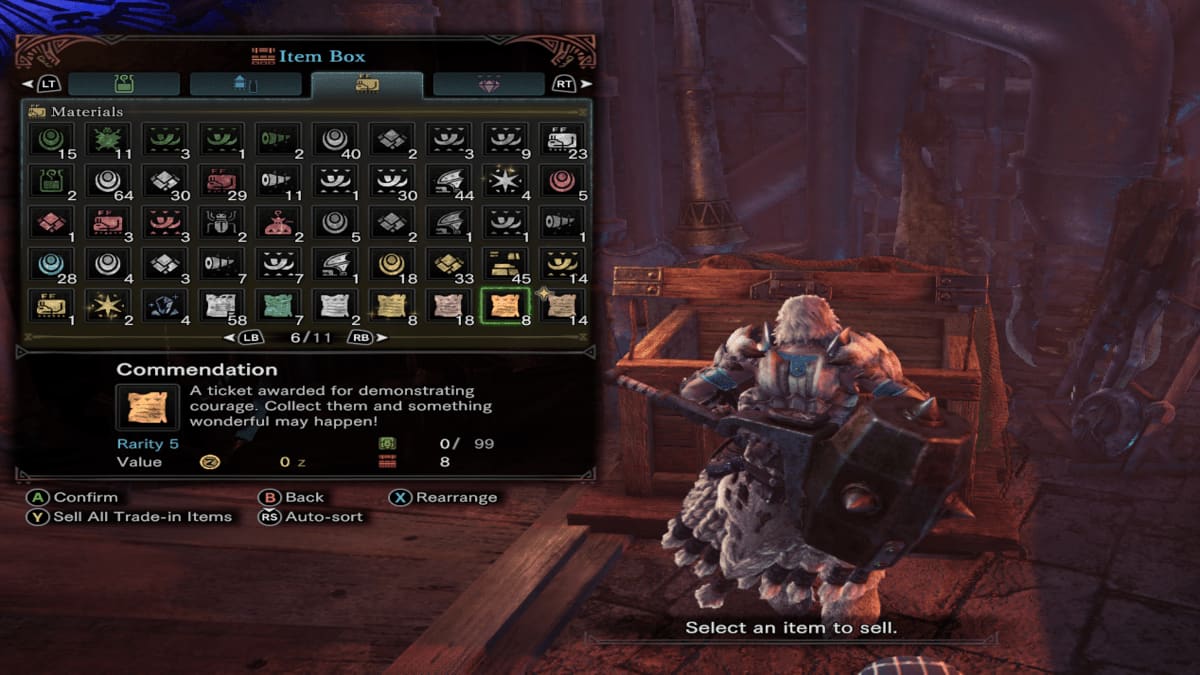This screenshot has height=675, width=1200.
Task: Switch to the pink gem decorations tab
Action: click(x=489, y=84)
